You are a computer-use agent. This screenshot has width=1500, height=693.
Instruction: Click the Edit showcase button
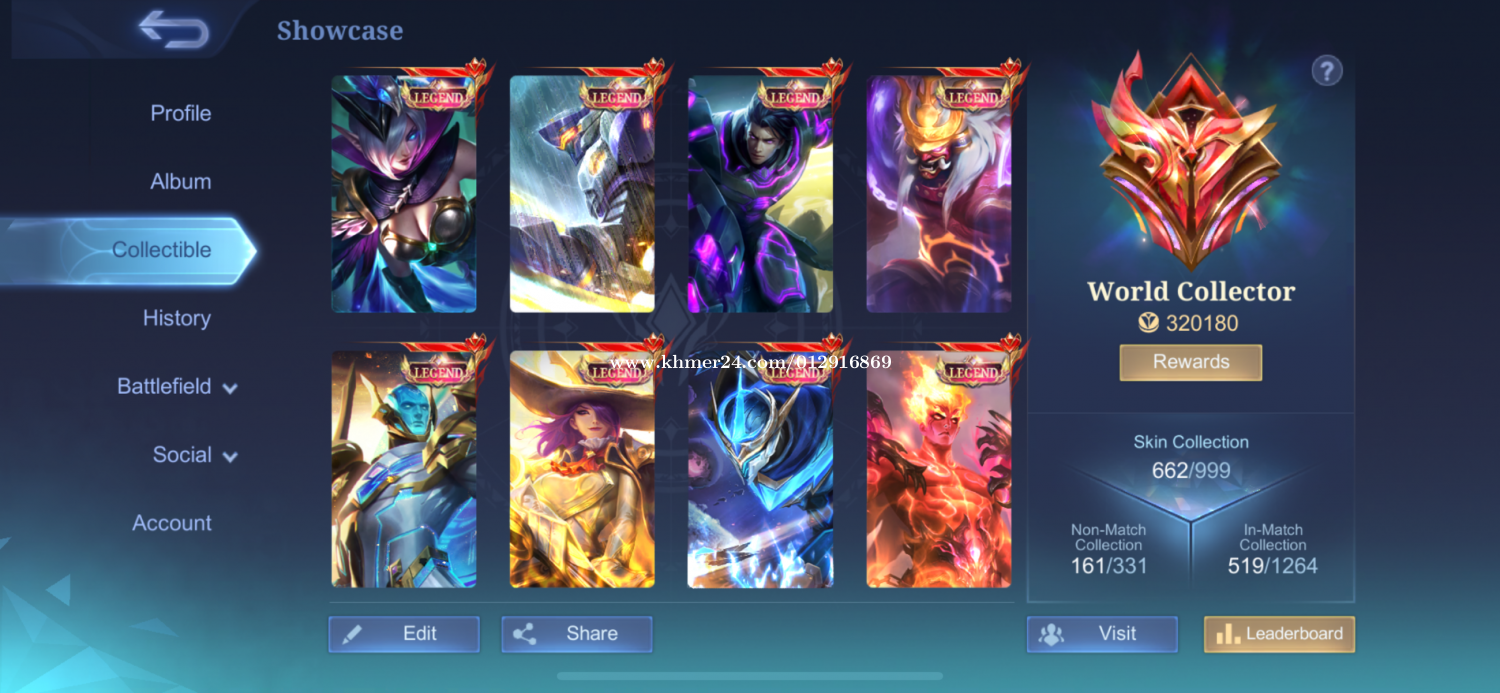point(404,634)
